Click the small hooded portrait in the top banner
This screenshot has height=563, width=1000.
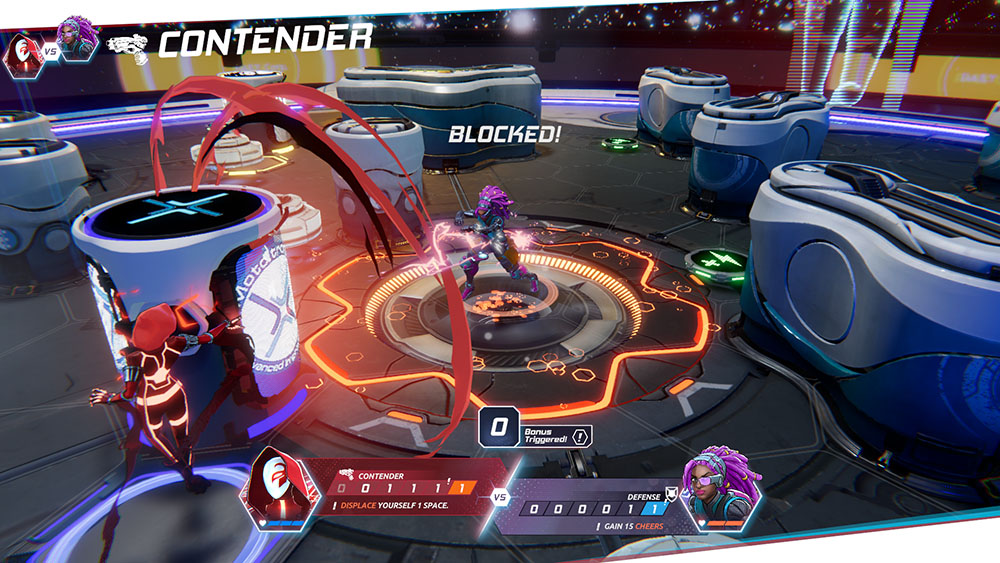[19, 50]
